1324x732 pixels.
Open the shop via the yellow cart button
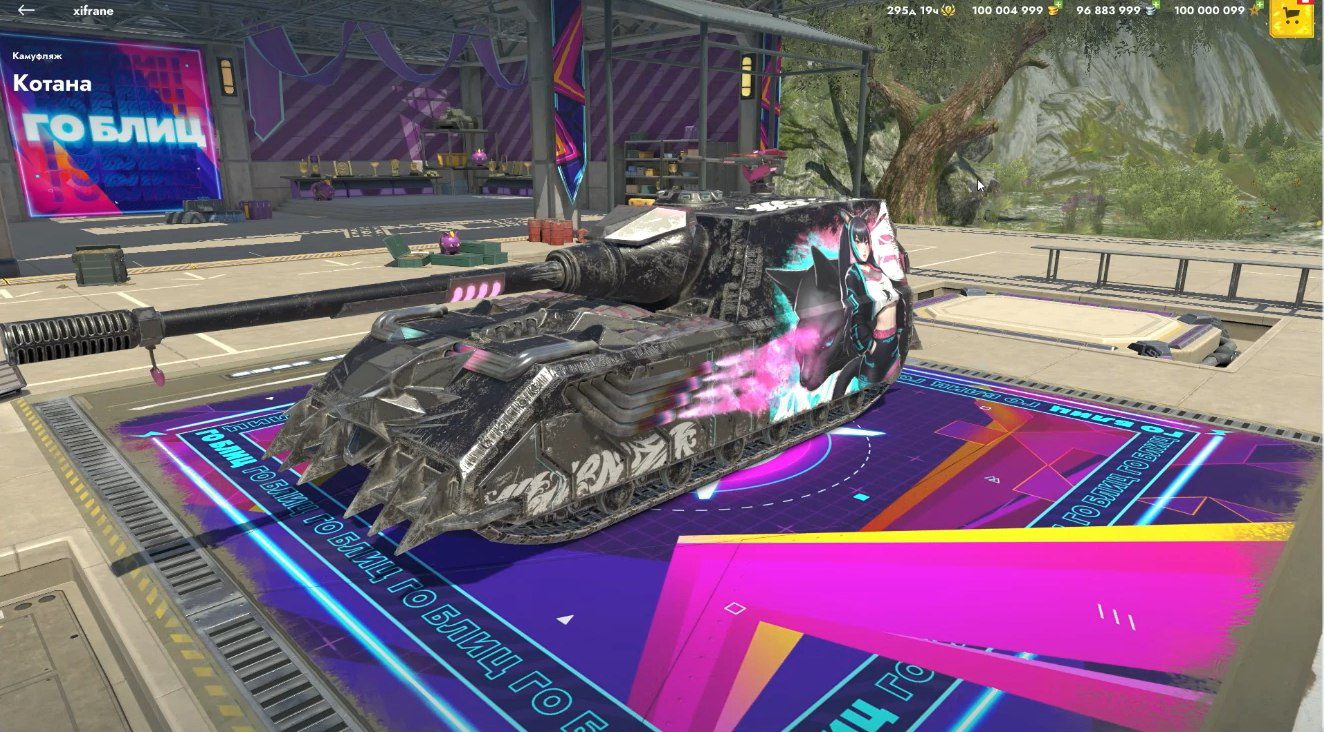1291,17
